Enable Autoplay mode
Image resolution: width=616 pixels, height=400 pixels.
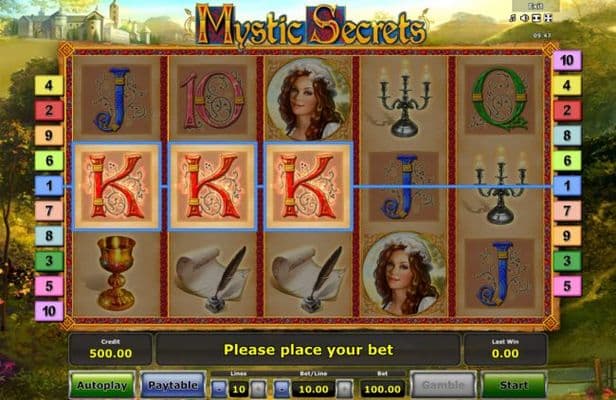(x=101, y=385)
